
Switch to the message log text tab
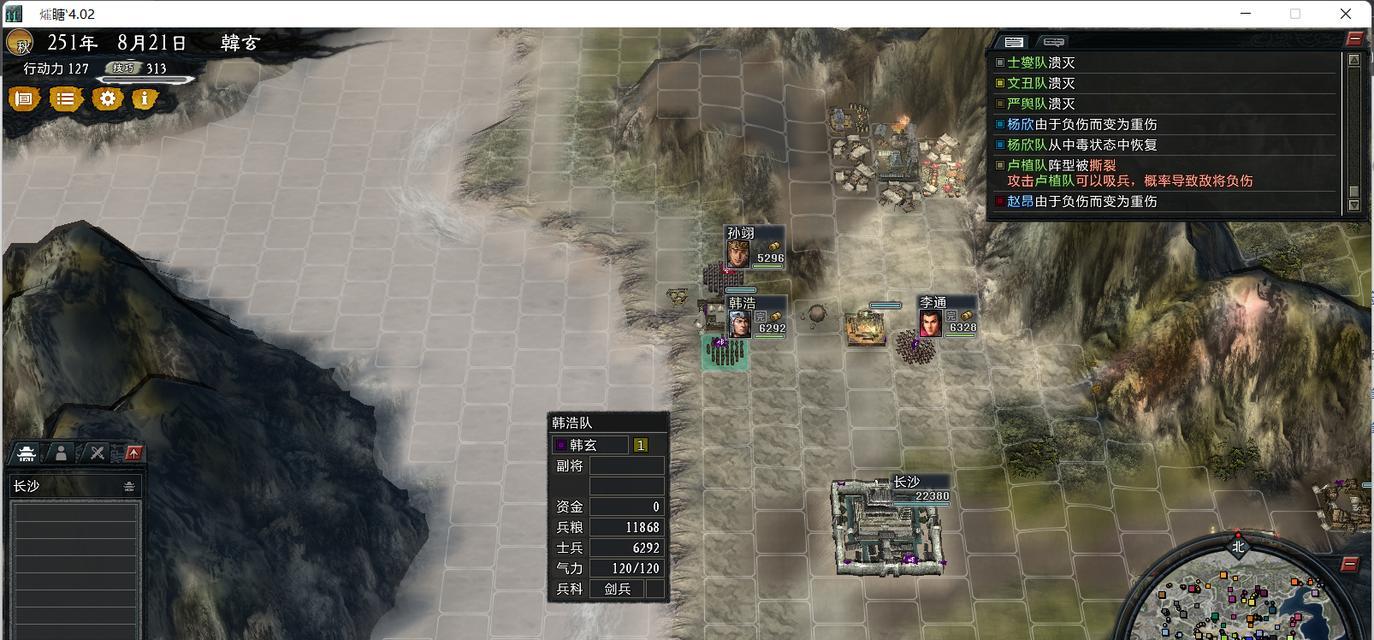[x=1014, y=42]
